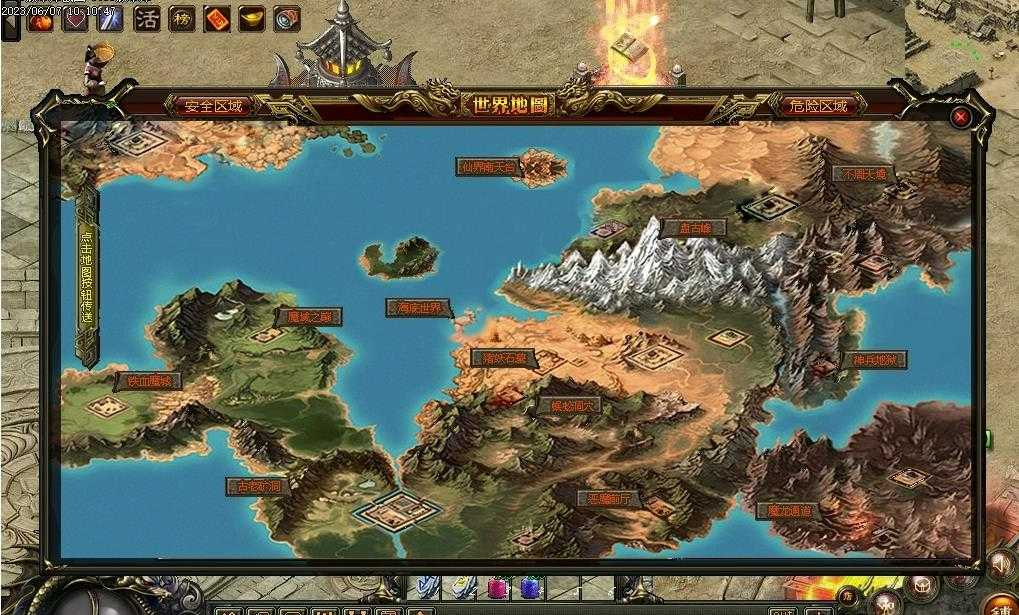Teleport to 恶魔前厅 location
The height and width of the screenshot is (615, 1019).
point(608,498)
